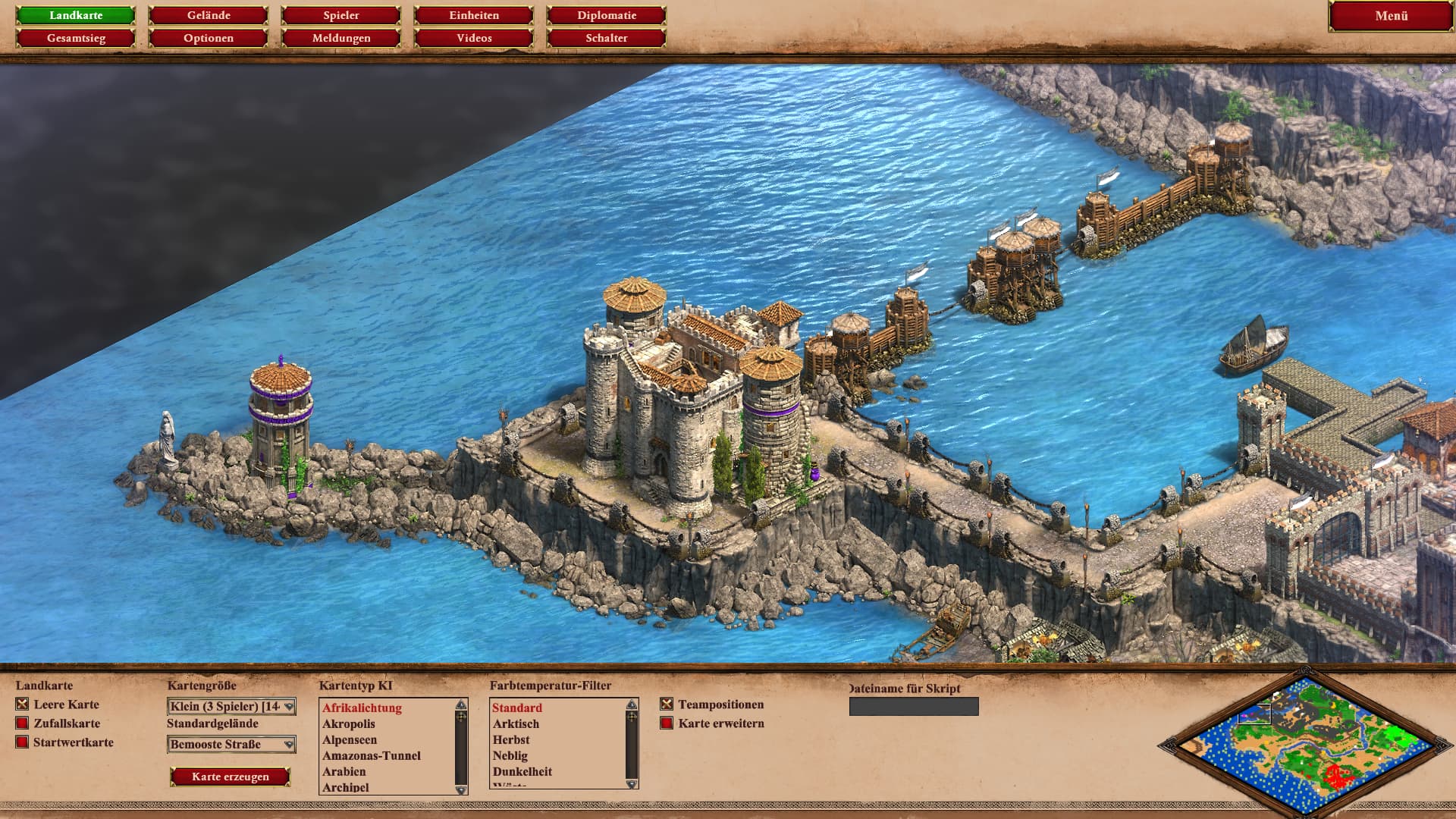The image size is (1456, 819).
Task: Open the Gelände terrain tab
Action: tap(209, 15)
